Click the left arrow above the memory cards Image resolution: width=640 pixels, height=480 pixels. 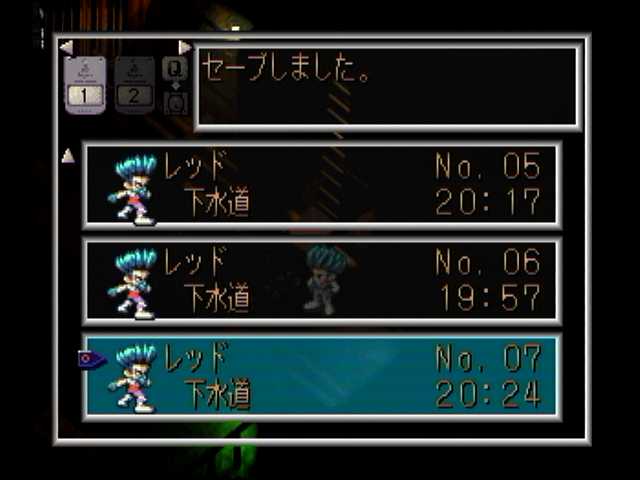pos(66,47)
